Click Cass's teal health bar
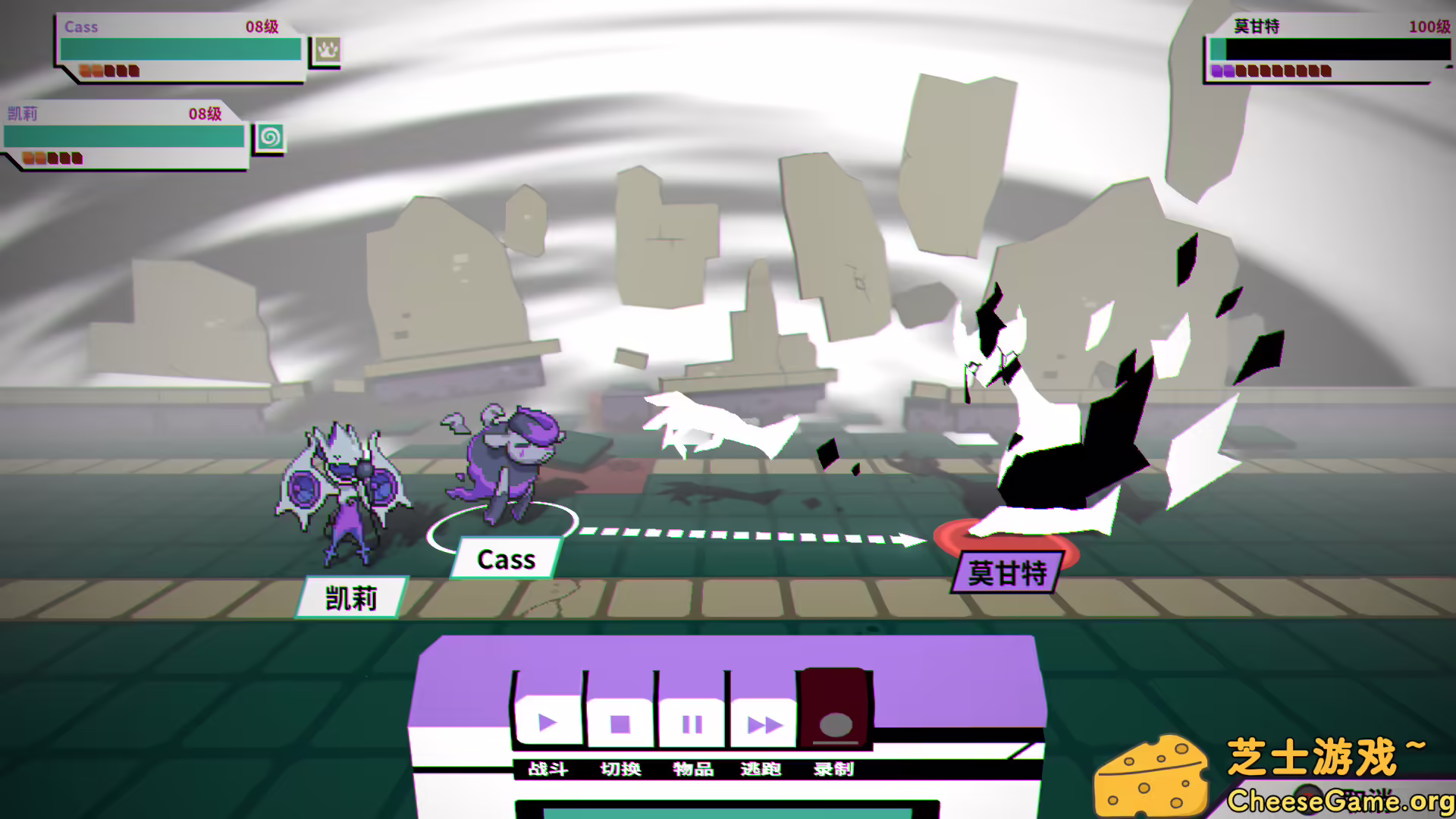This screenshot has width=1456, height=819. coord(179,47)
